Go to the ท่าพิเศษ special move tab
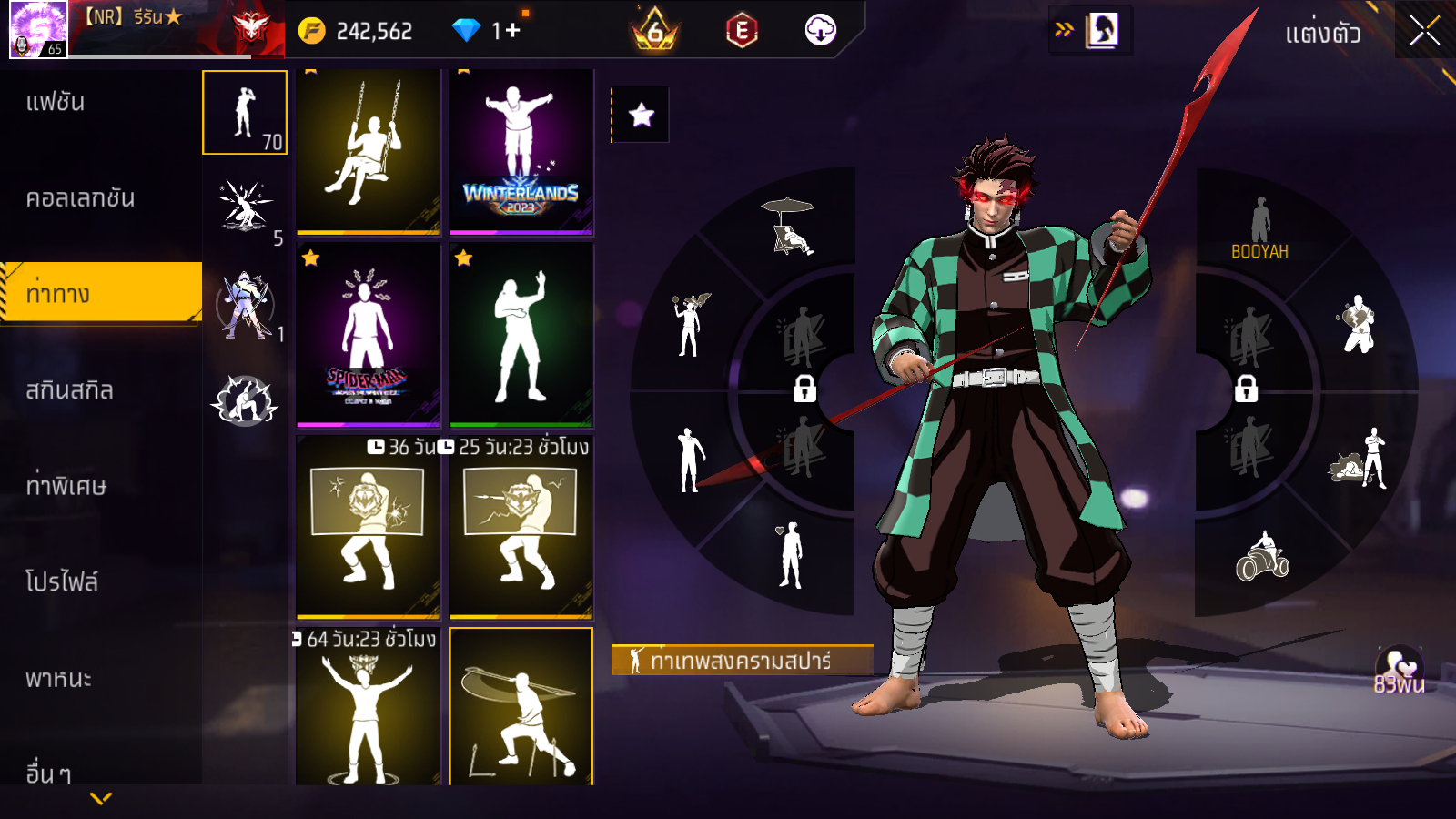1456x819 pixels. coord(66,486)
